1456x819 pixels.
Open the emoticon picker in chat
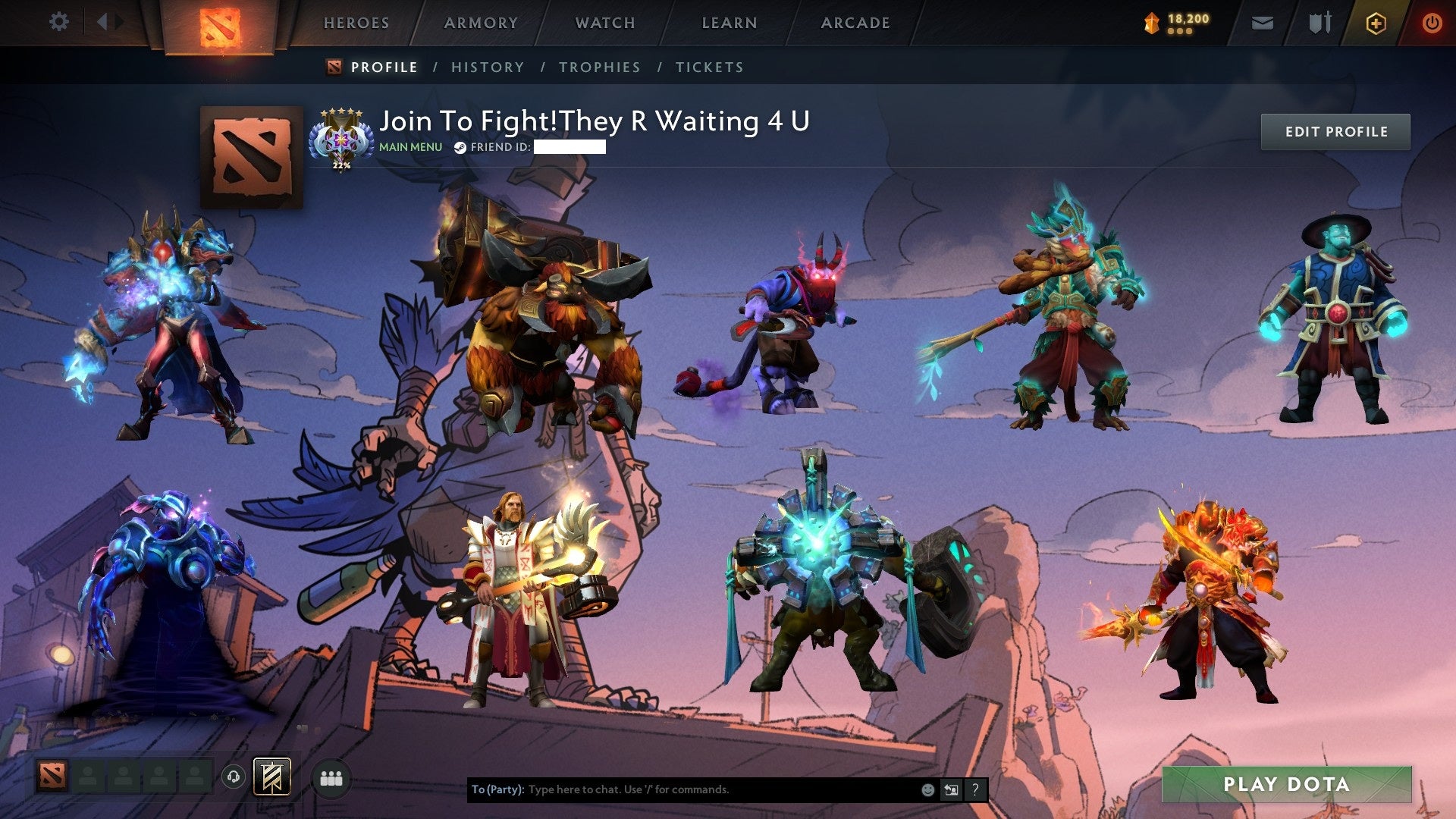(927, 789)
